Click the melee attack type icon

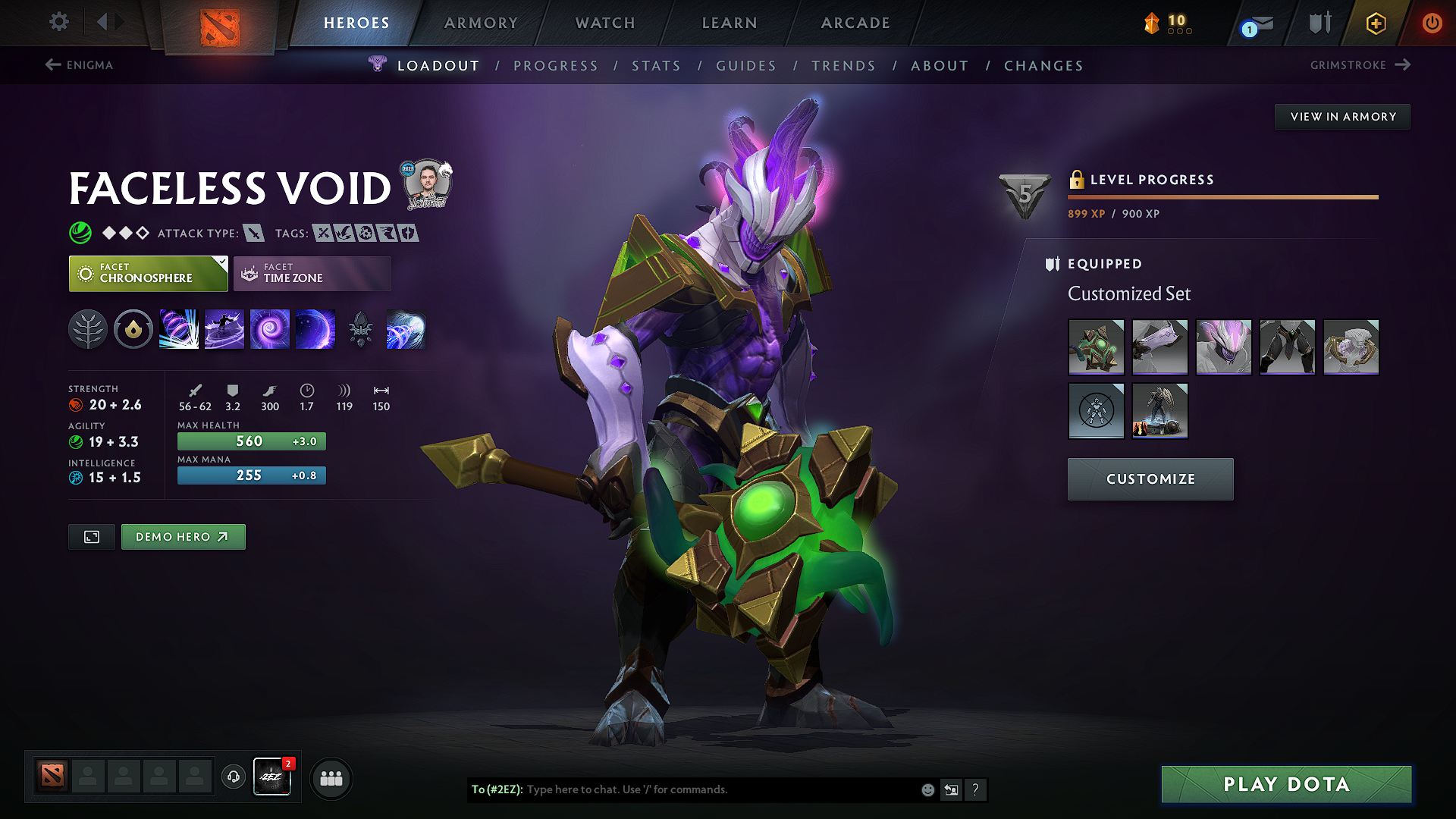click(x=253, y=233)
